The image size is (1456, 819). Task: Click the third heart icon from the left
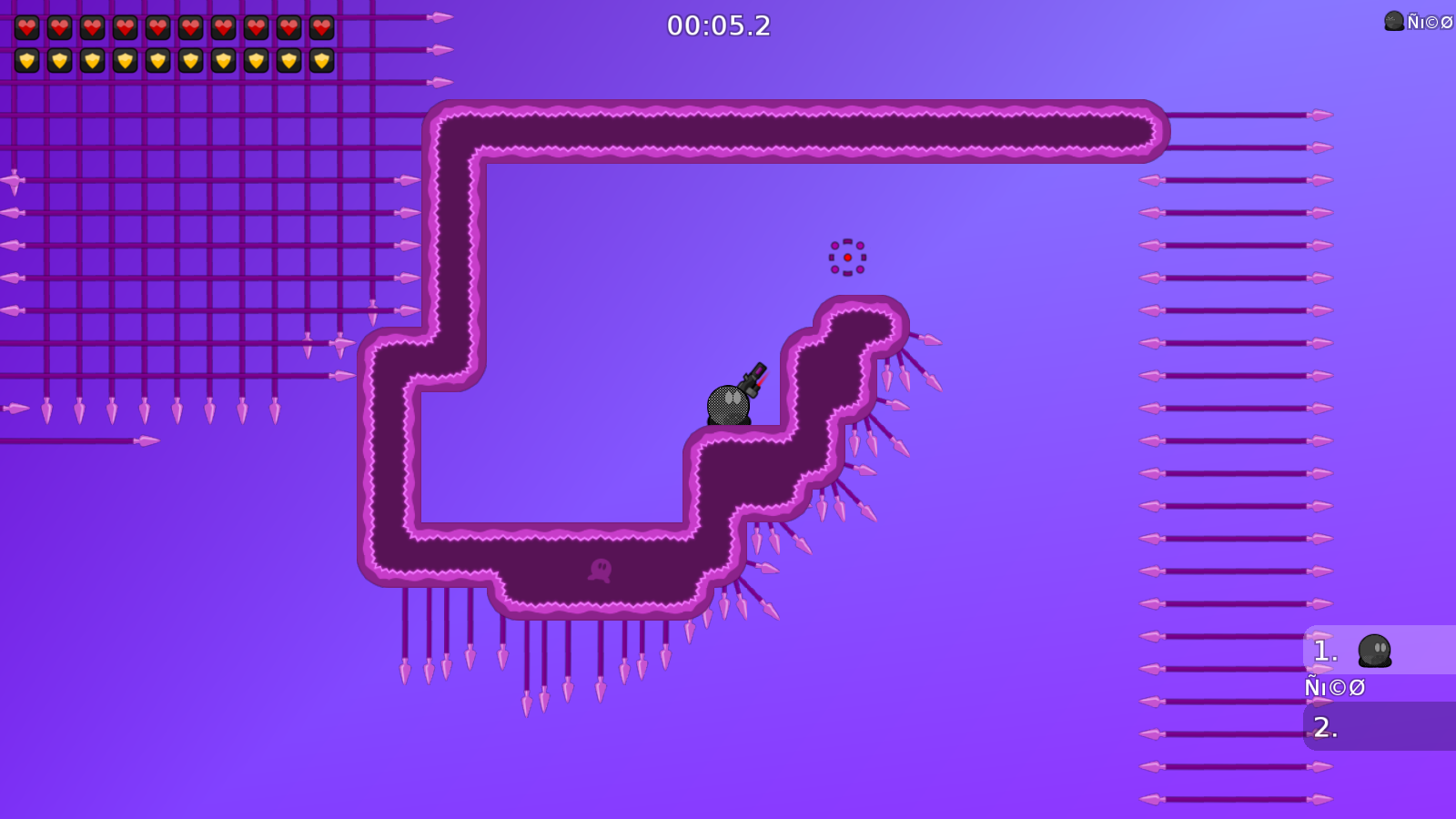click(92, 26)
